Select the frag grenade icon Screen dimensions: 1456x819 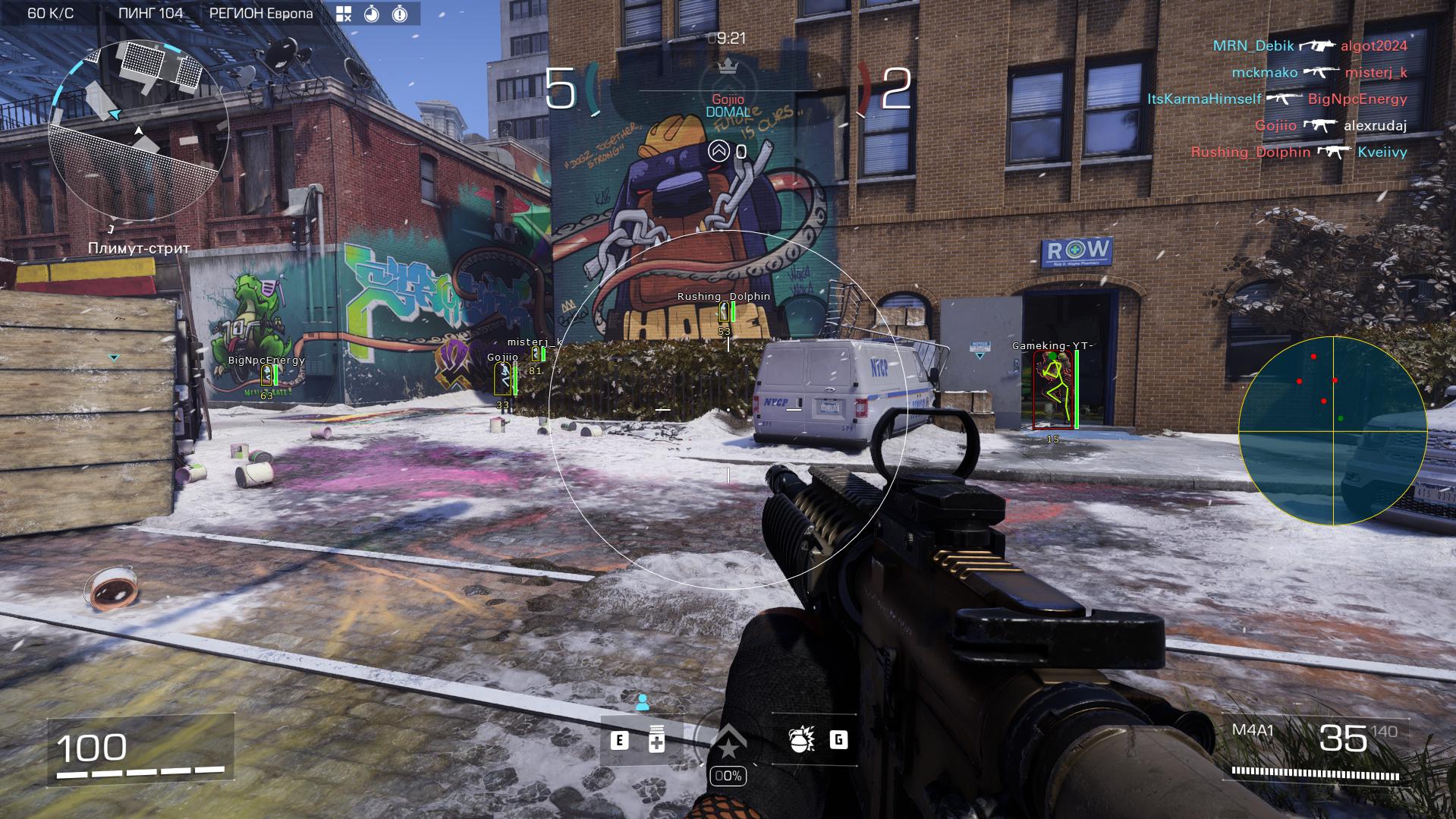801,740
